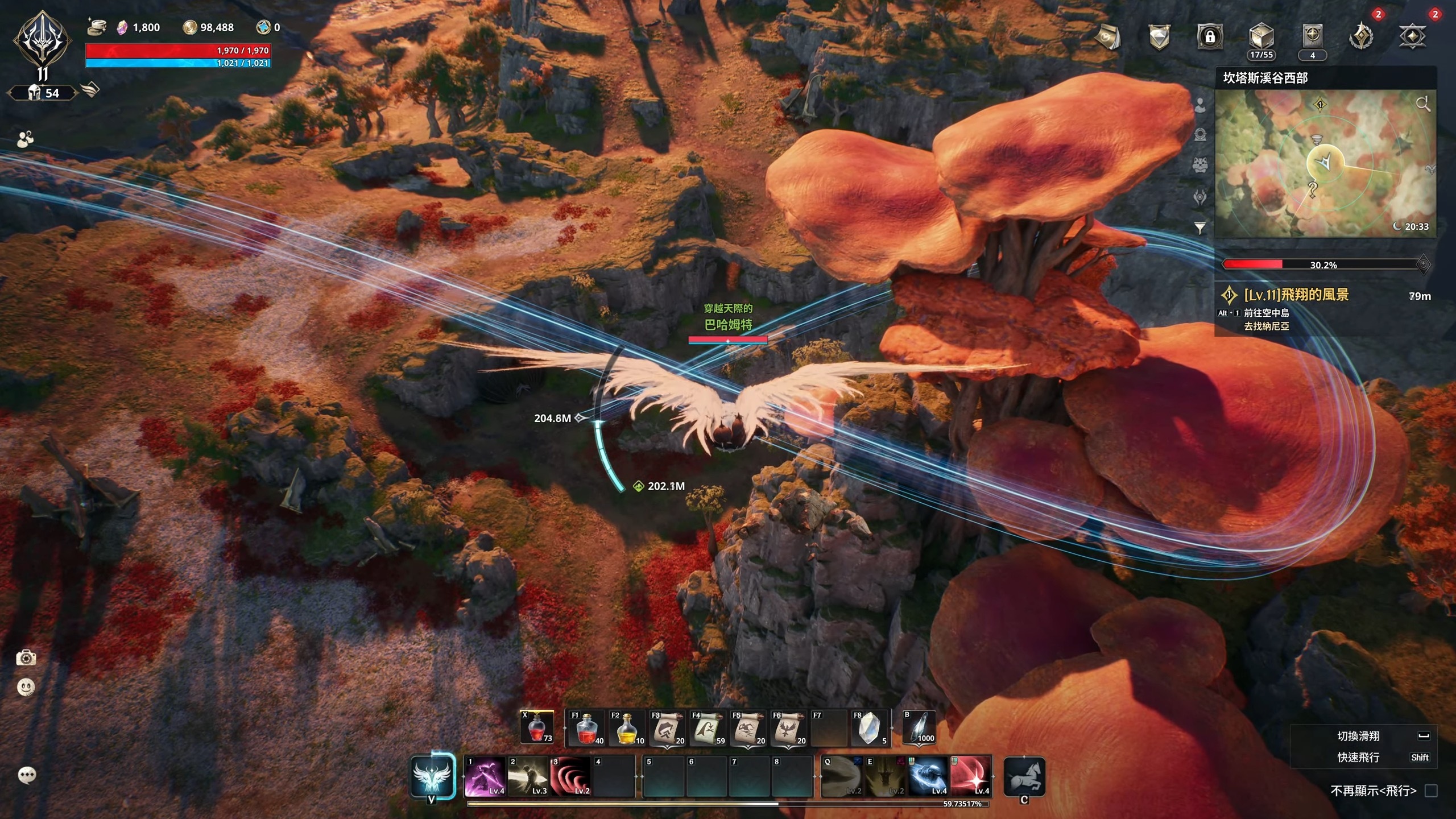Open the minimap filter funnel
This screenshot has height=819, width=1456.
(1199, 228)
